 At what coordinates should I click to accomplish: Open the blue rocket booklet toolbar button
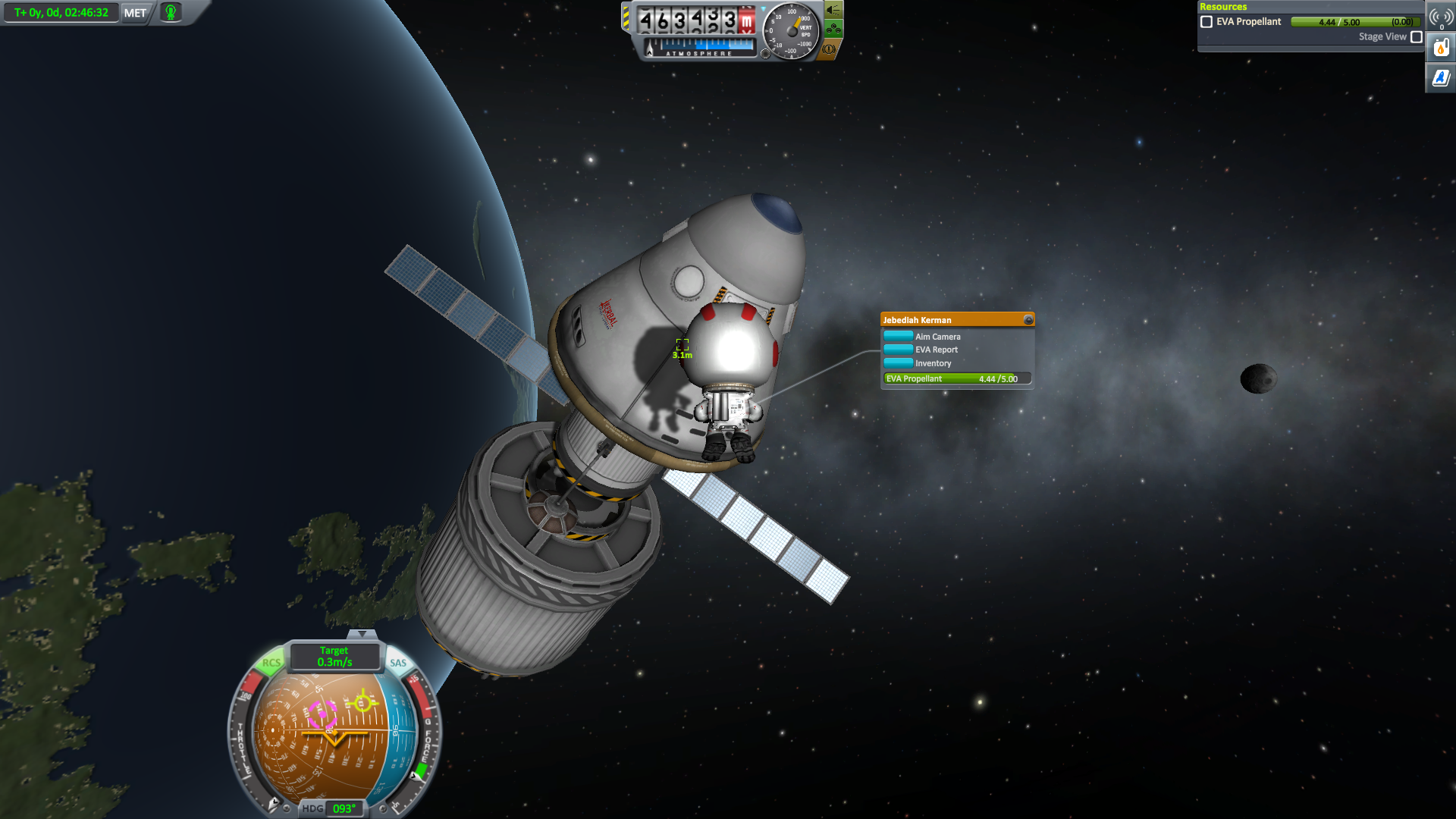tap(1440, 77)
